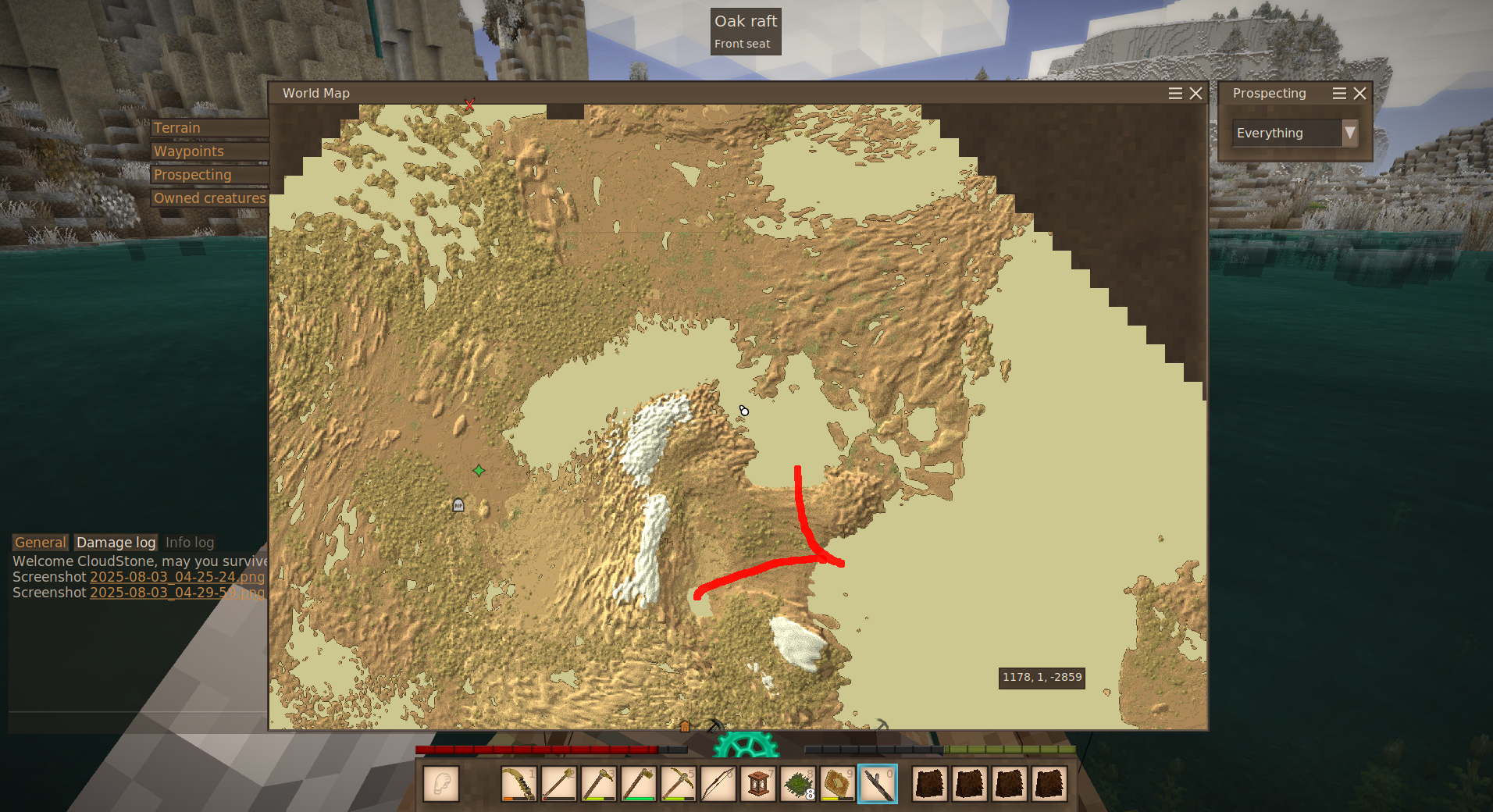Image resolution: width=1493 pixels, height=812 pixels.
Task: Open the Waypoints map tab
Action: [209, 151]
